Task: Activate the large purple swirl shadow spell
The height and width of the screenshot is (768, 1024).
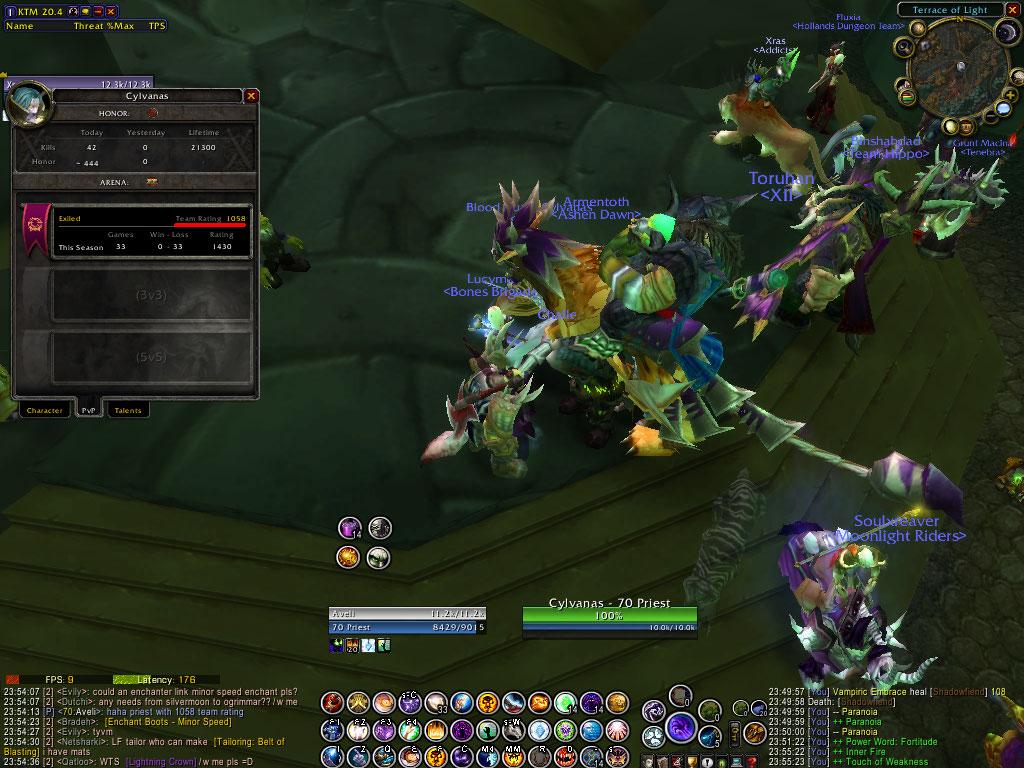Action: coord(682,727)
